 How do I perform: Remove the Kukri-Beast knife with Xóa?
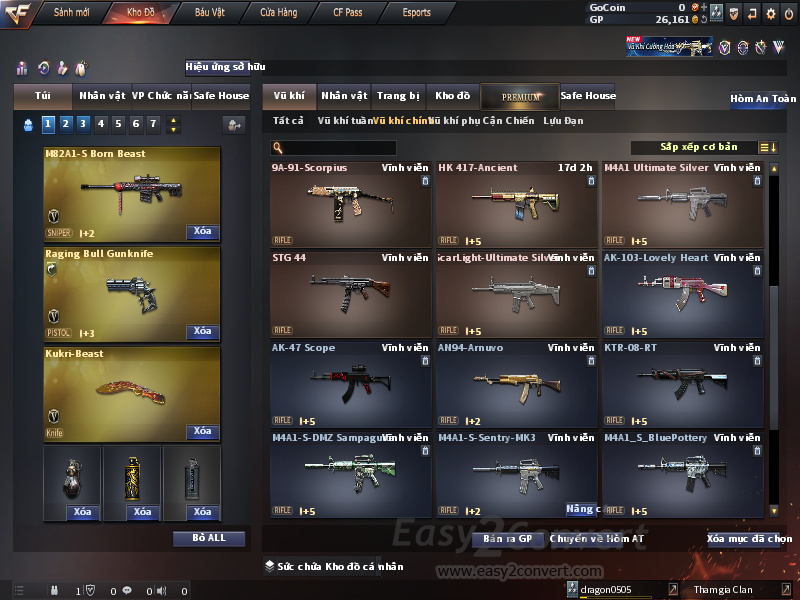pyautogui.click(x=202, y=432)
